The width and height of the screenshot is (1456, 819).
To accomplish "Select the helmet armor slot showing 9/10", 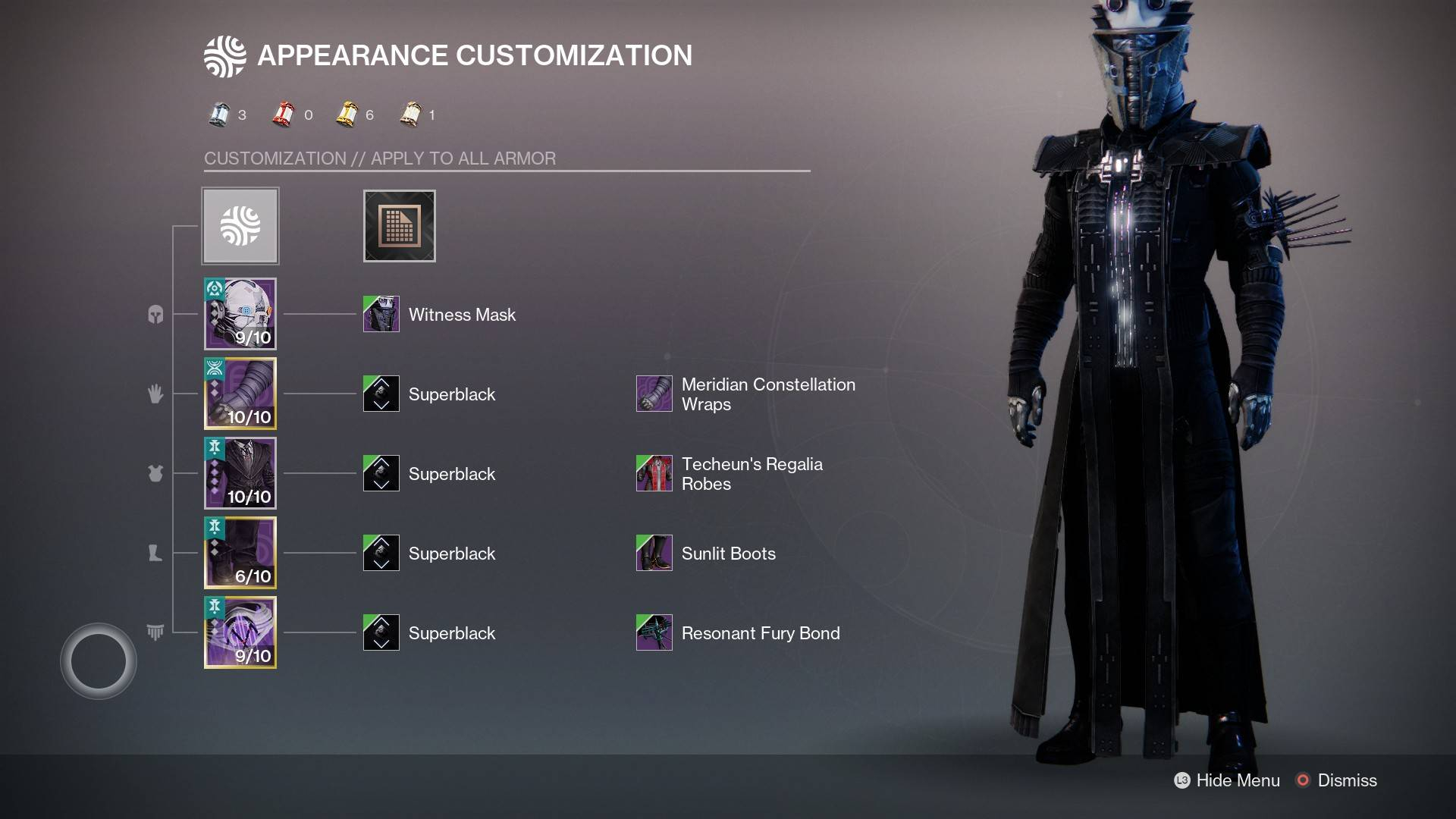I will pos(240,314).
